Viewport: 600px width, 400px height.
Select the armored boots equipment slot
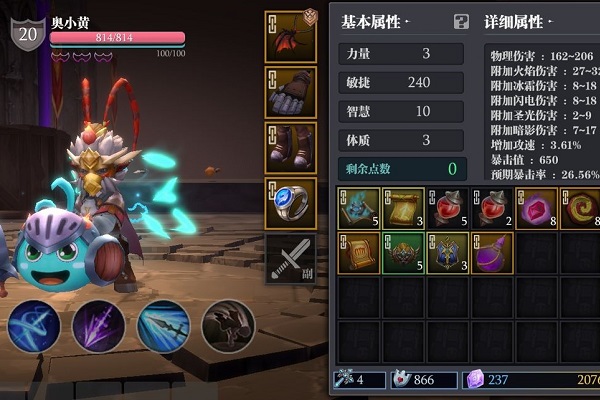point(290,147)
